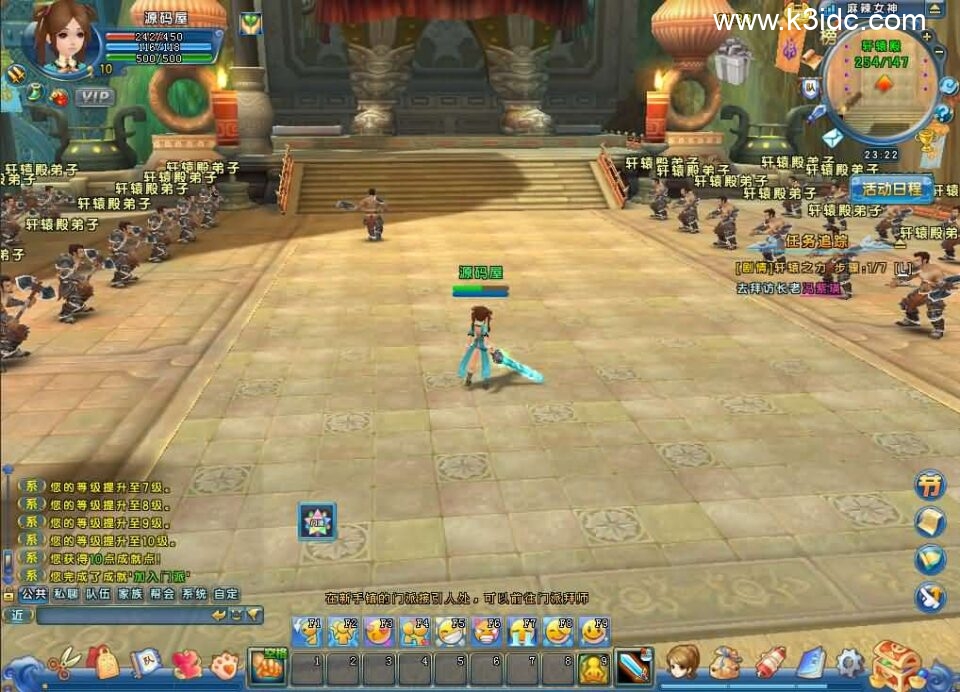Click the player character portrait
The height and width of the screenshot is (692, 960).
tap(65, 38)
